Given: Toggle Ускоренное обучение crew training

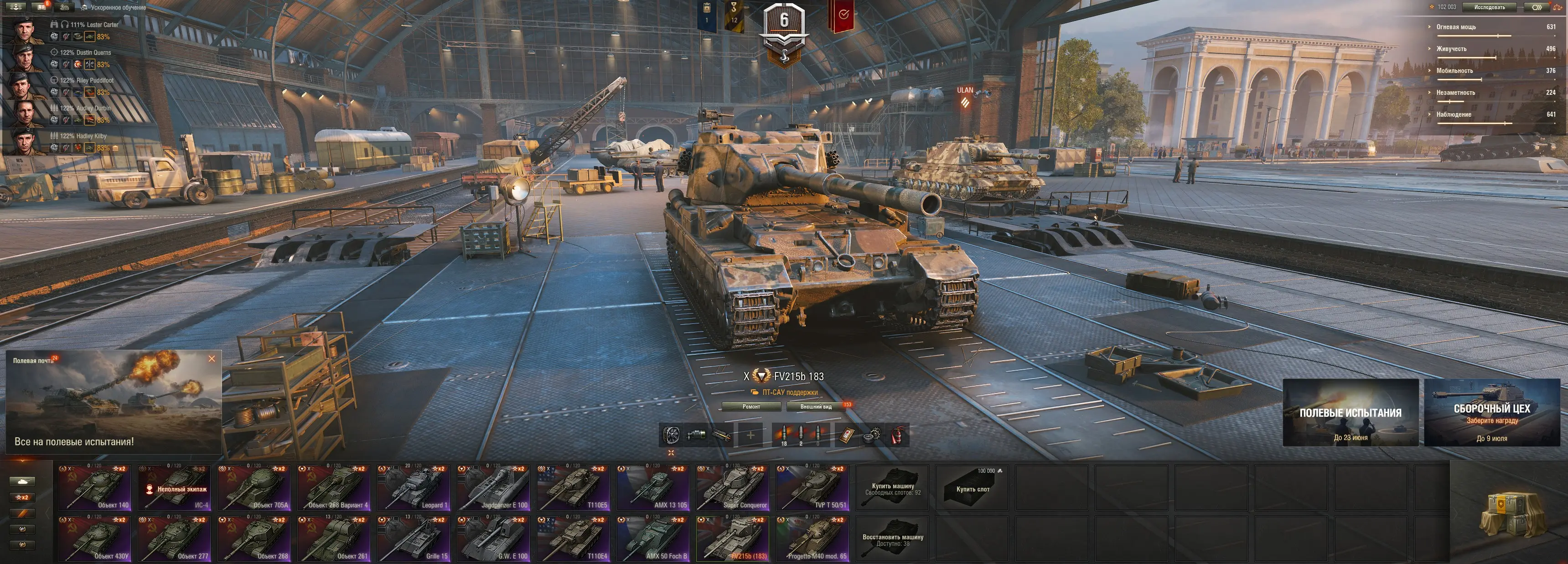Looking at the screenshot, I should tap(116, 7).
